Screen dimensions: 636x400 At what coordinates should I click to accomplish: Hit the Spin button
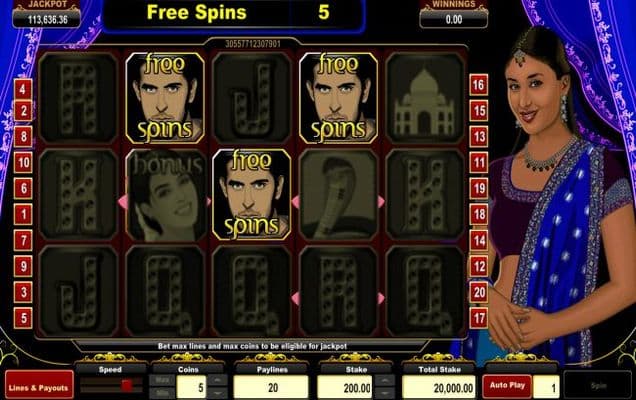tap(596, 385)
